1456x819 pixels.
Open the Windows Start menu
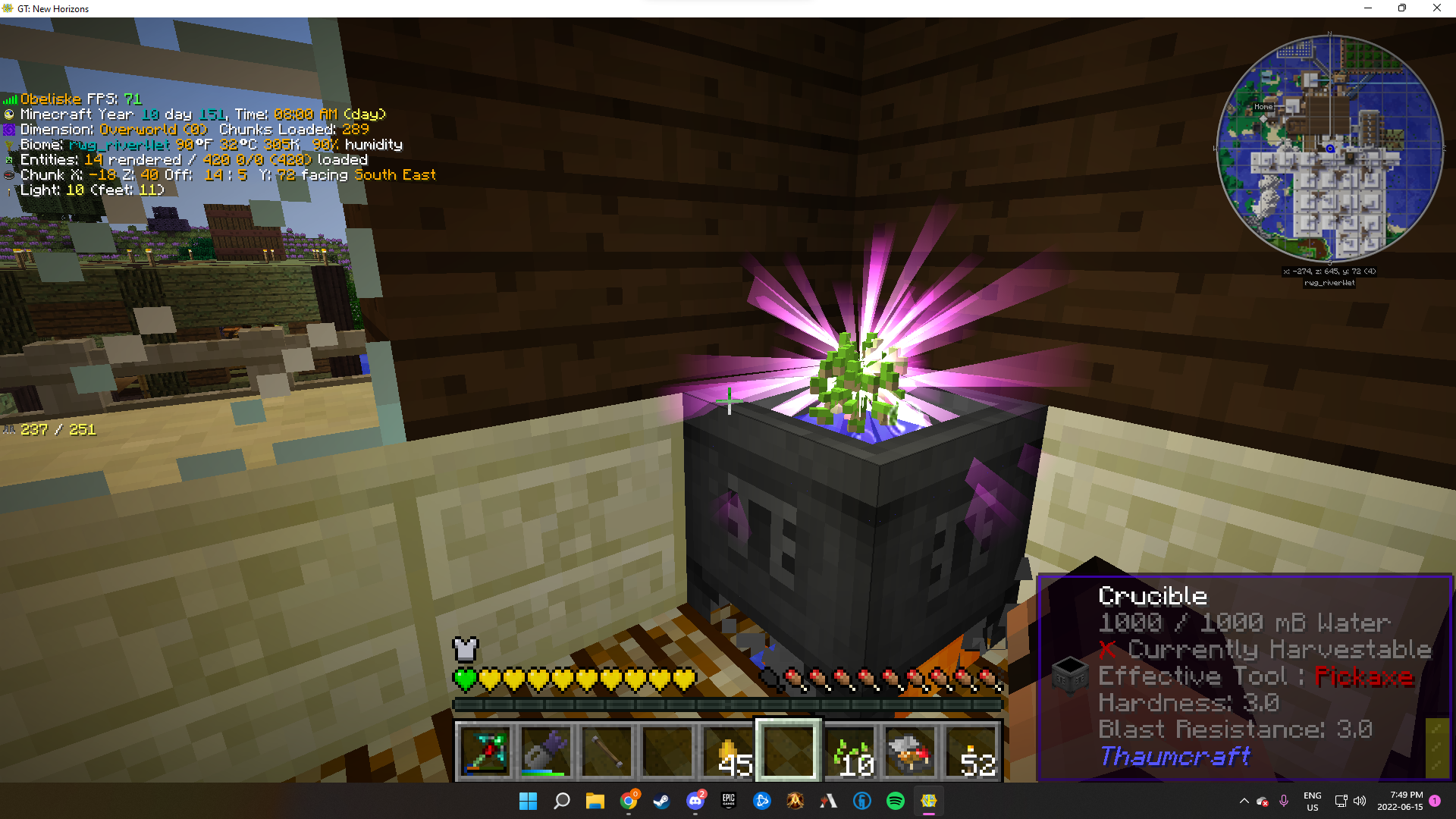(x=529, y=801)
